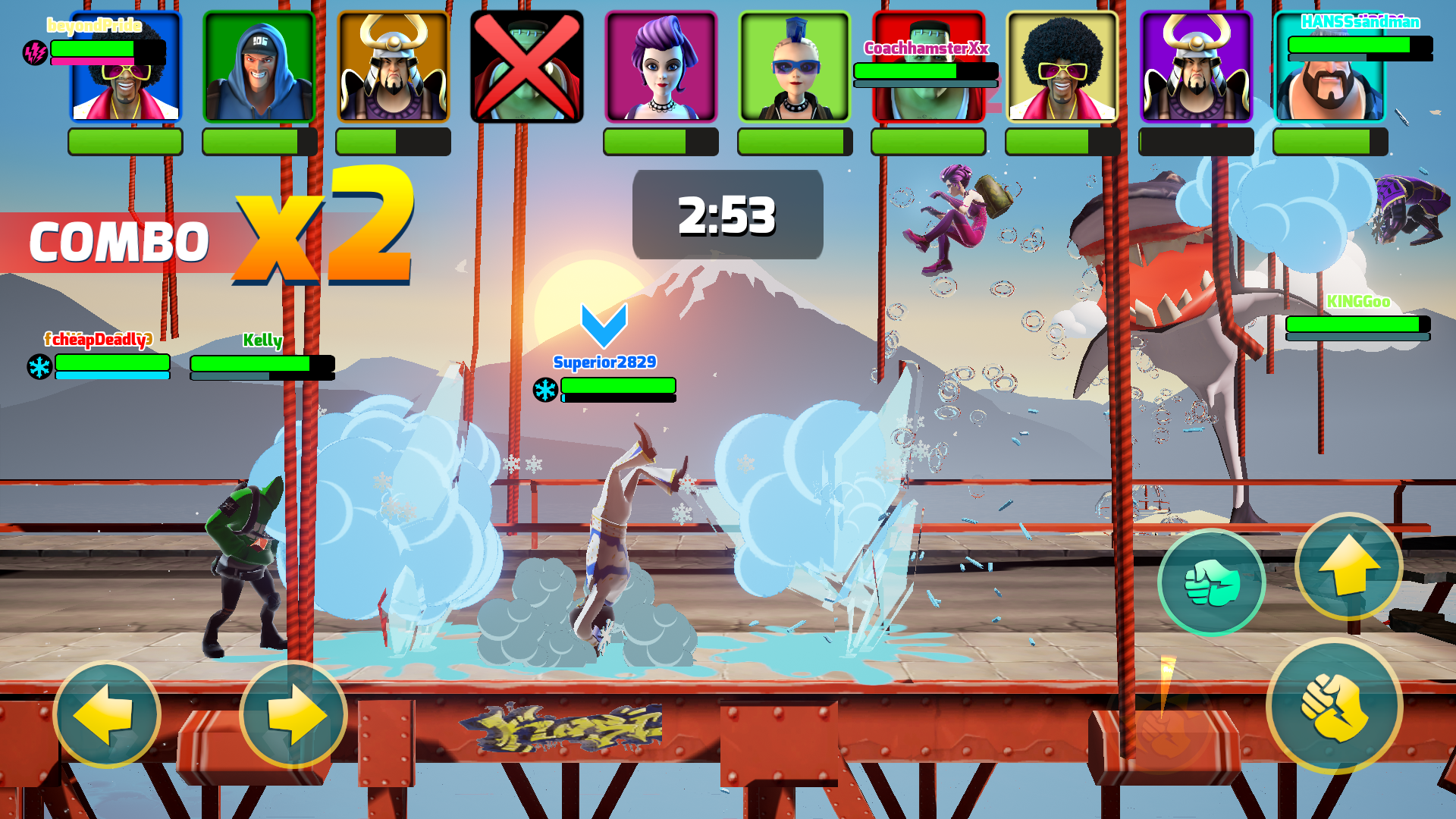The height and width of the screenshot is (819, 1456).
Task: Select beyondPride's character portrait
Action: (x=125, y=68)
